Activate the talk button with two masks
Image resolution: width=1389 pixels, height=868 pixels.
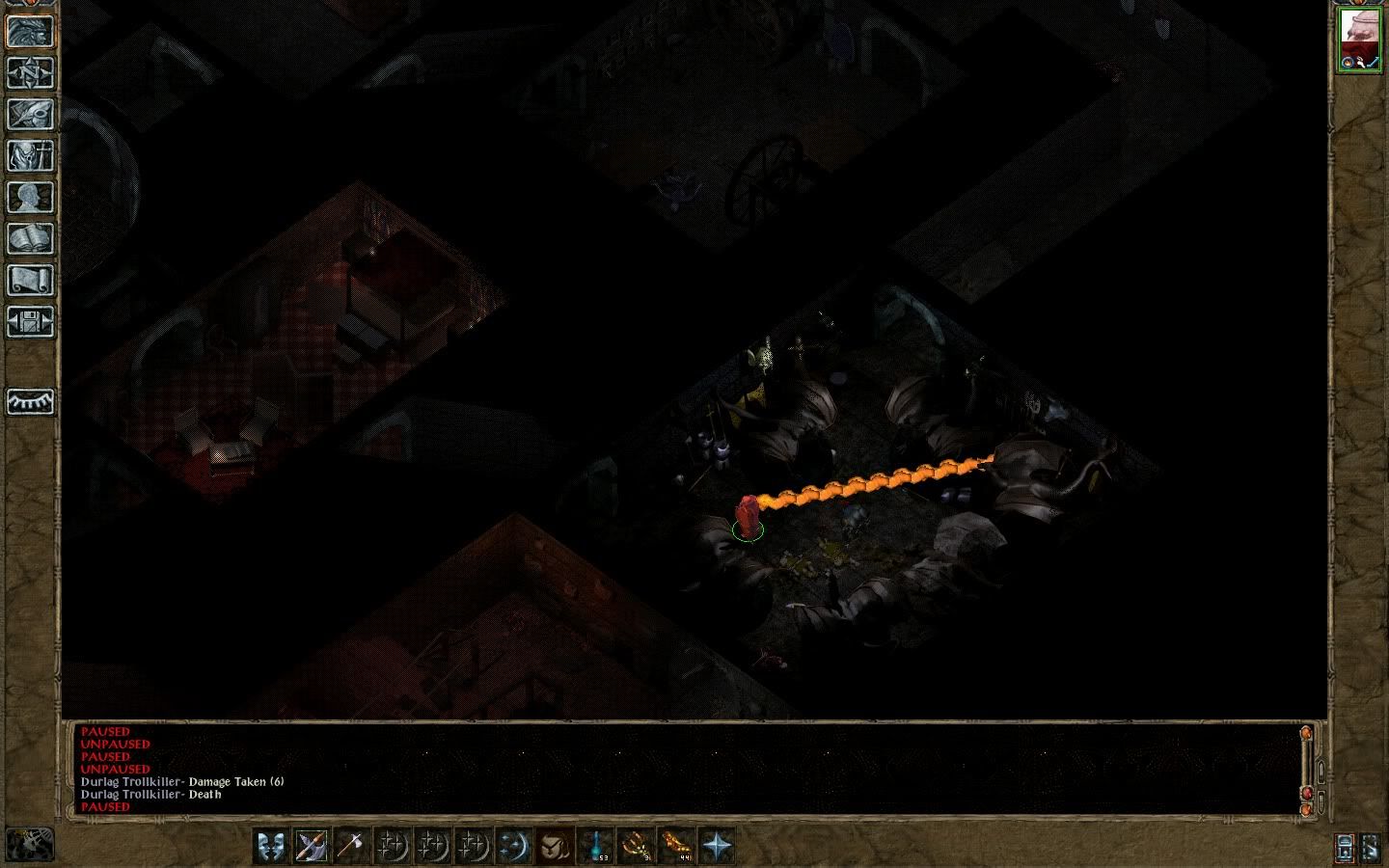click(271, 846)
